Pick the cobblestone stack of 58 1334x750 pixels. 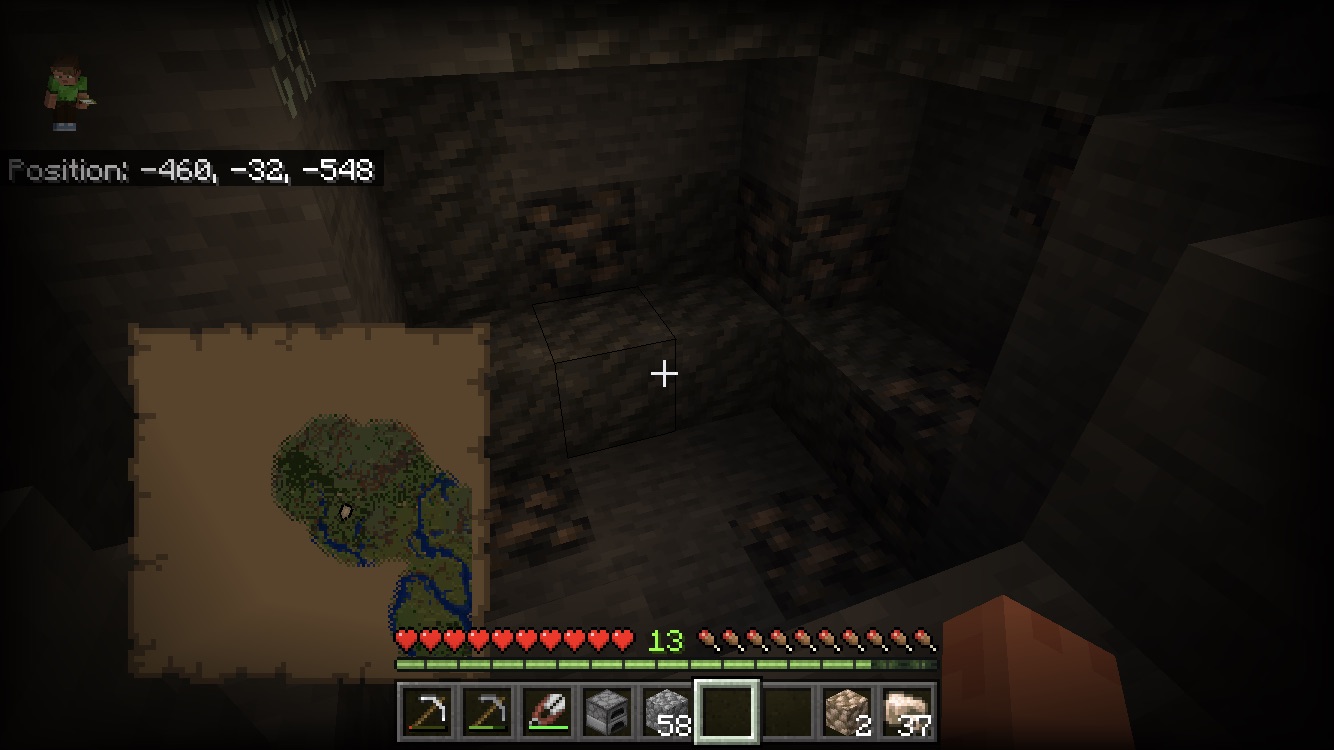[x=667, y=713]
